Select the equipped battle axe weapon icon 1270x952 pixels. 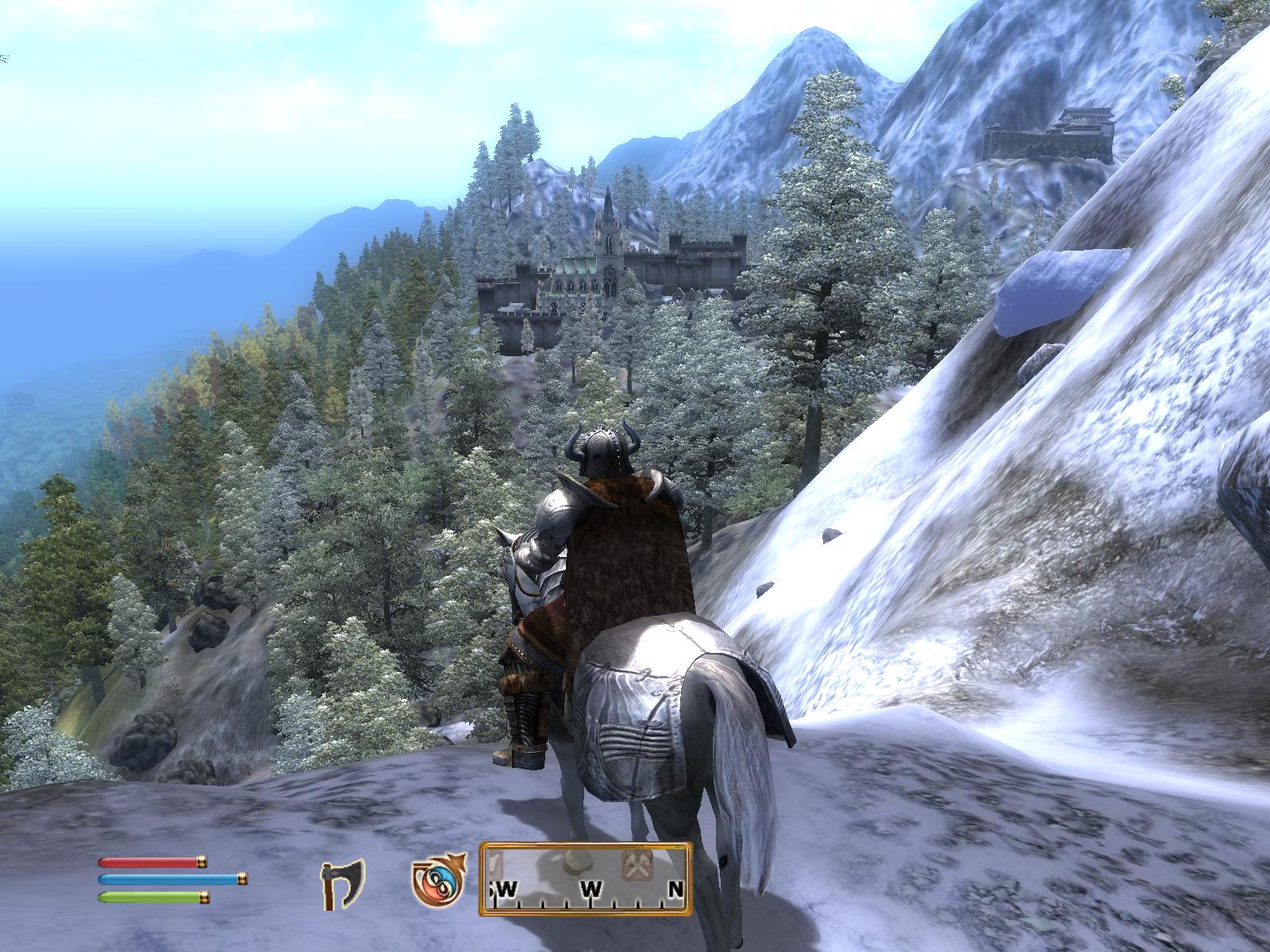(x=342, y=881)
